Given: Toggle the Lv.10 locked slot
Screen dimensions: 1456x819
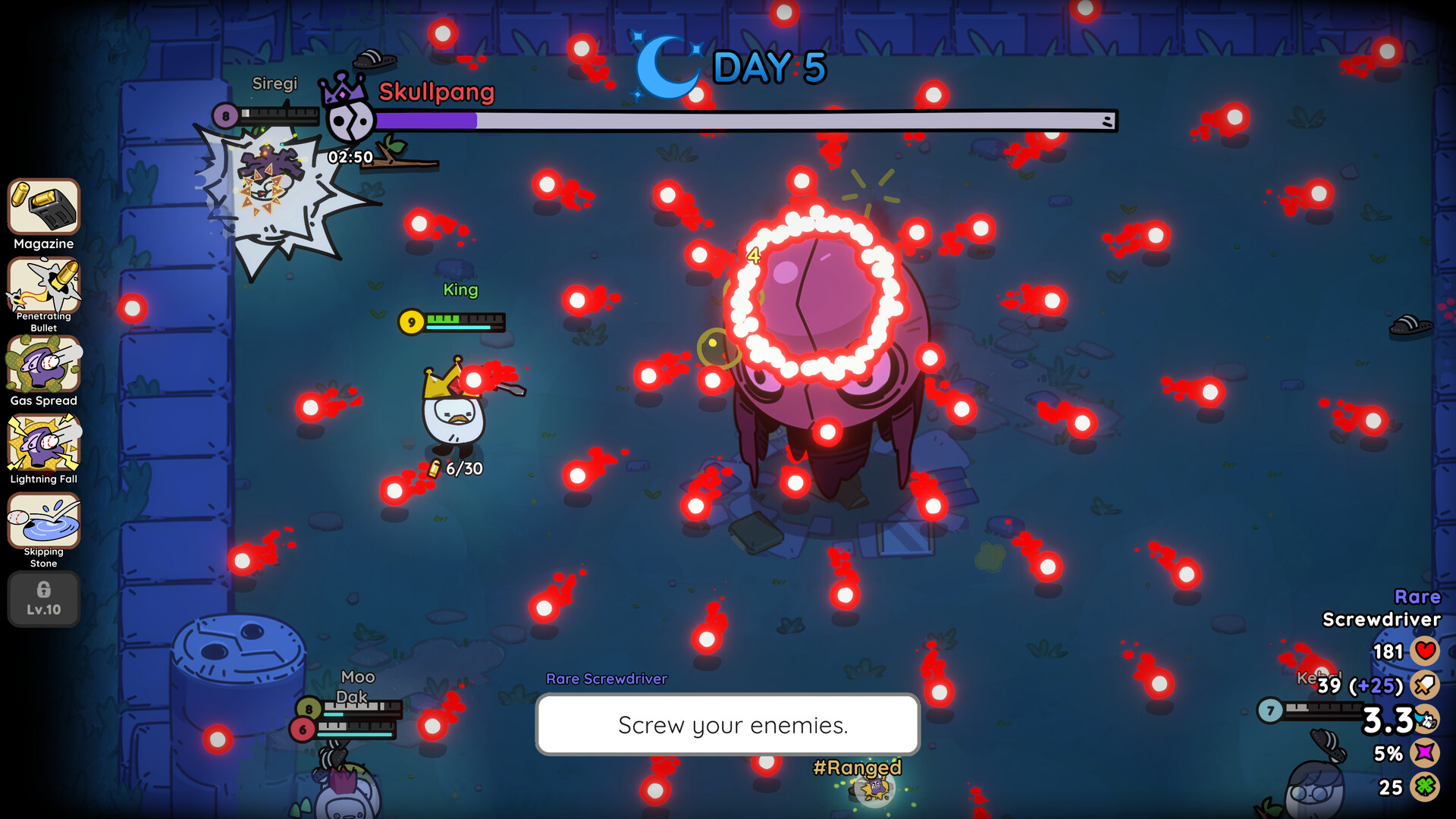Looking at the screenshot, I should [43, 599].
